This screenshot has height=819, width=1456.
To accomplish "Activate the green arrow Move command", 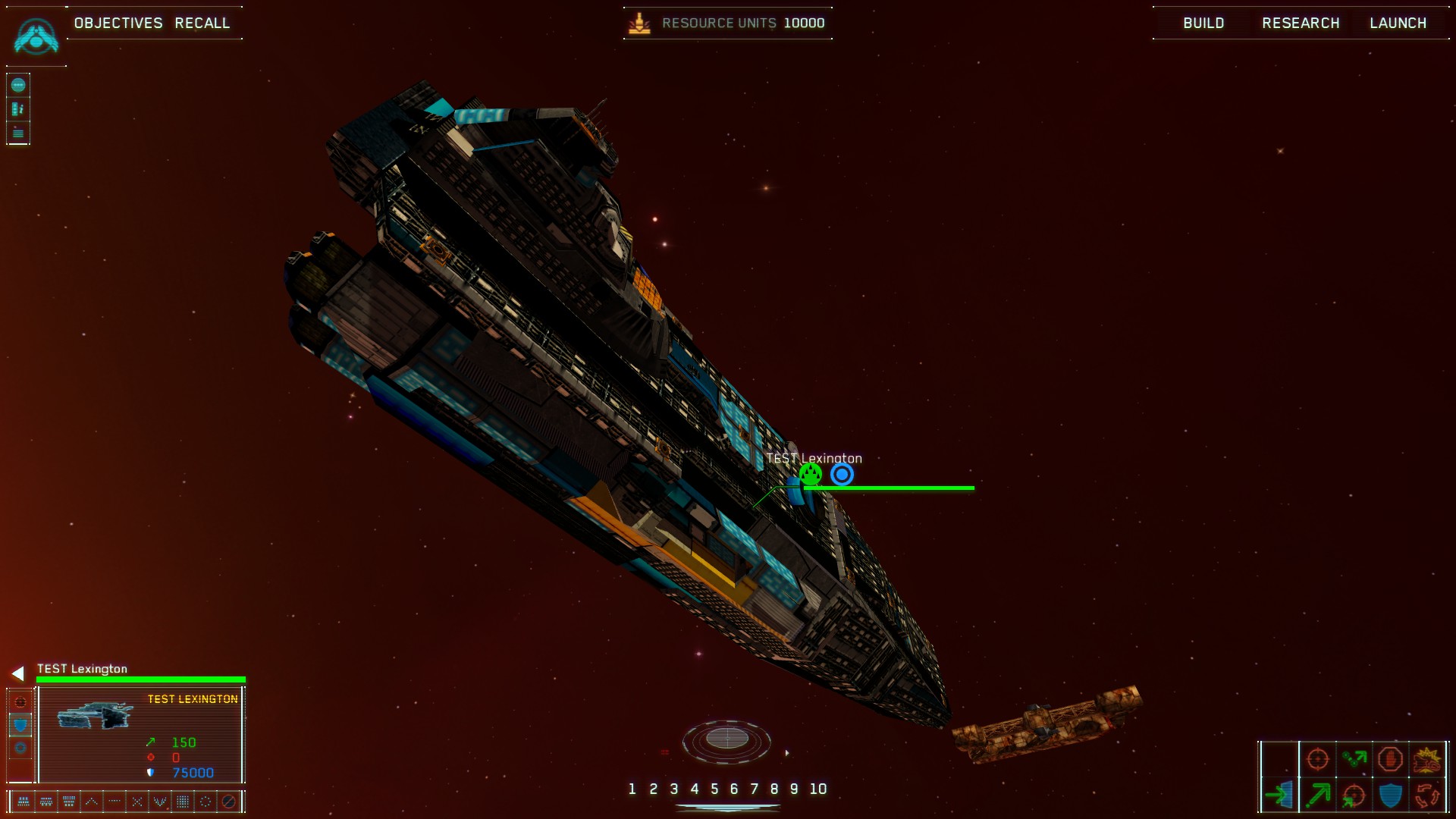I will [1318, 795].
